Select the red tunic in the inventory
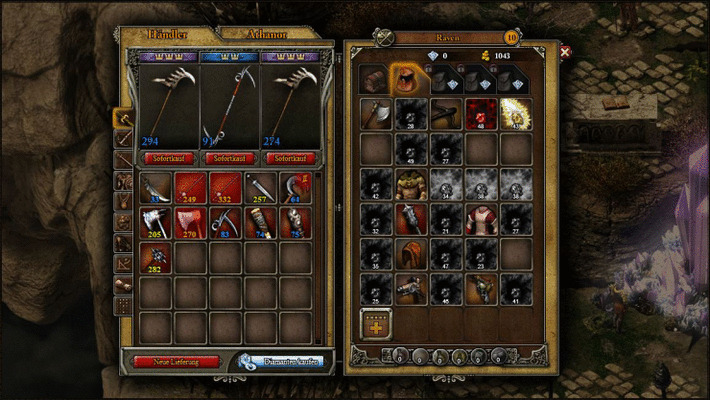710x400 pixels. pos(480,219)
